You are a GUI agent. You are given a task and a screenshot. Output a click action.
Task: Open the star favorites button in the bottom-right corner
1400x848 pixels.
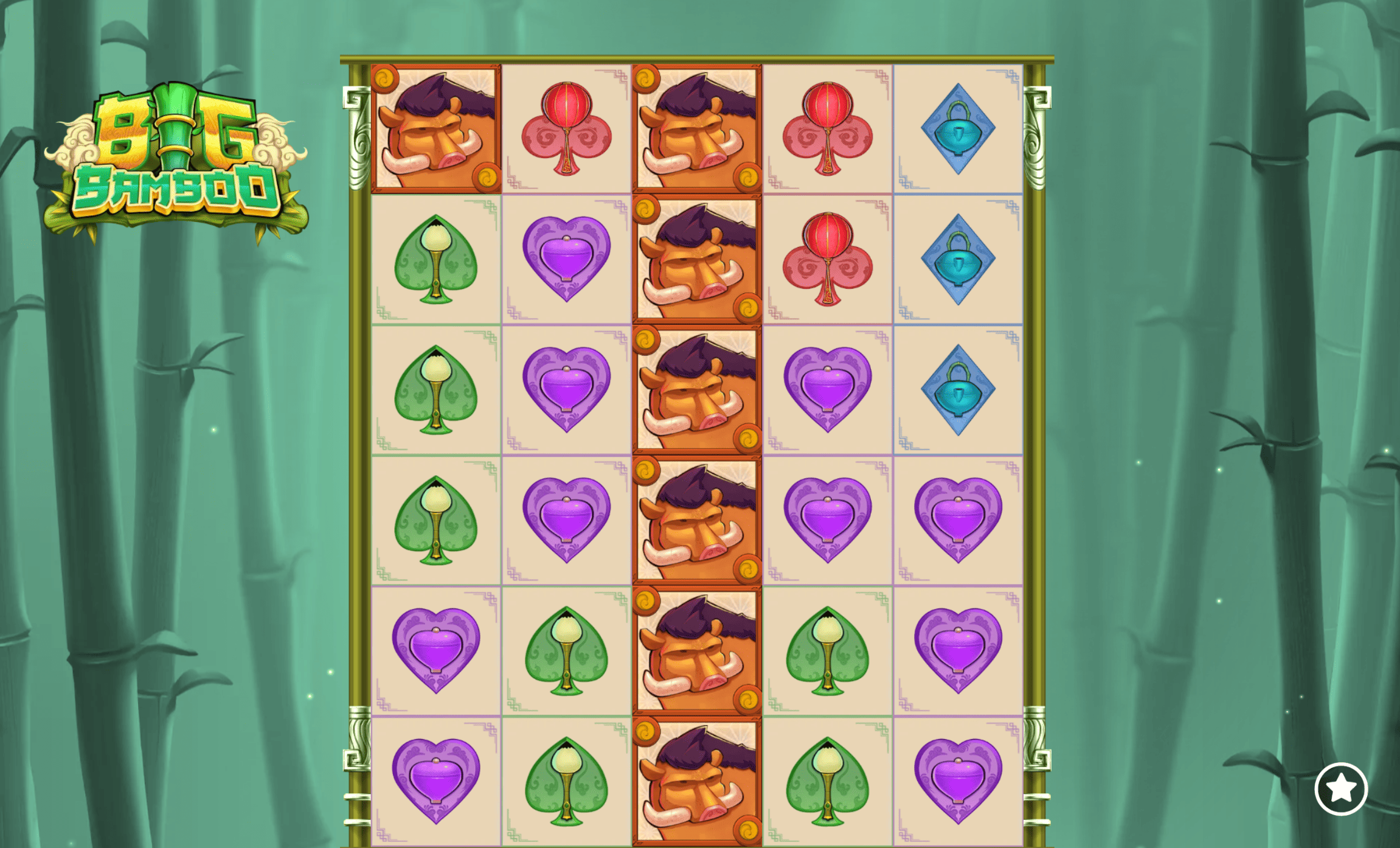1343,788
